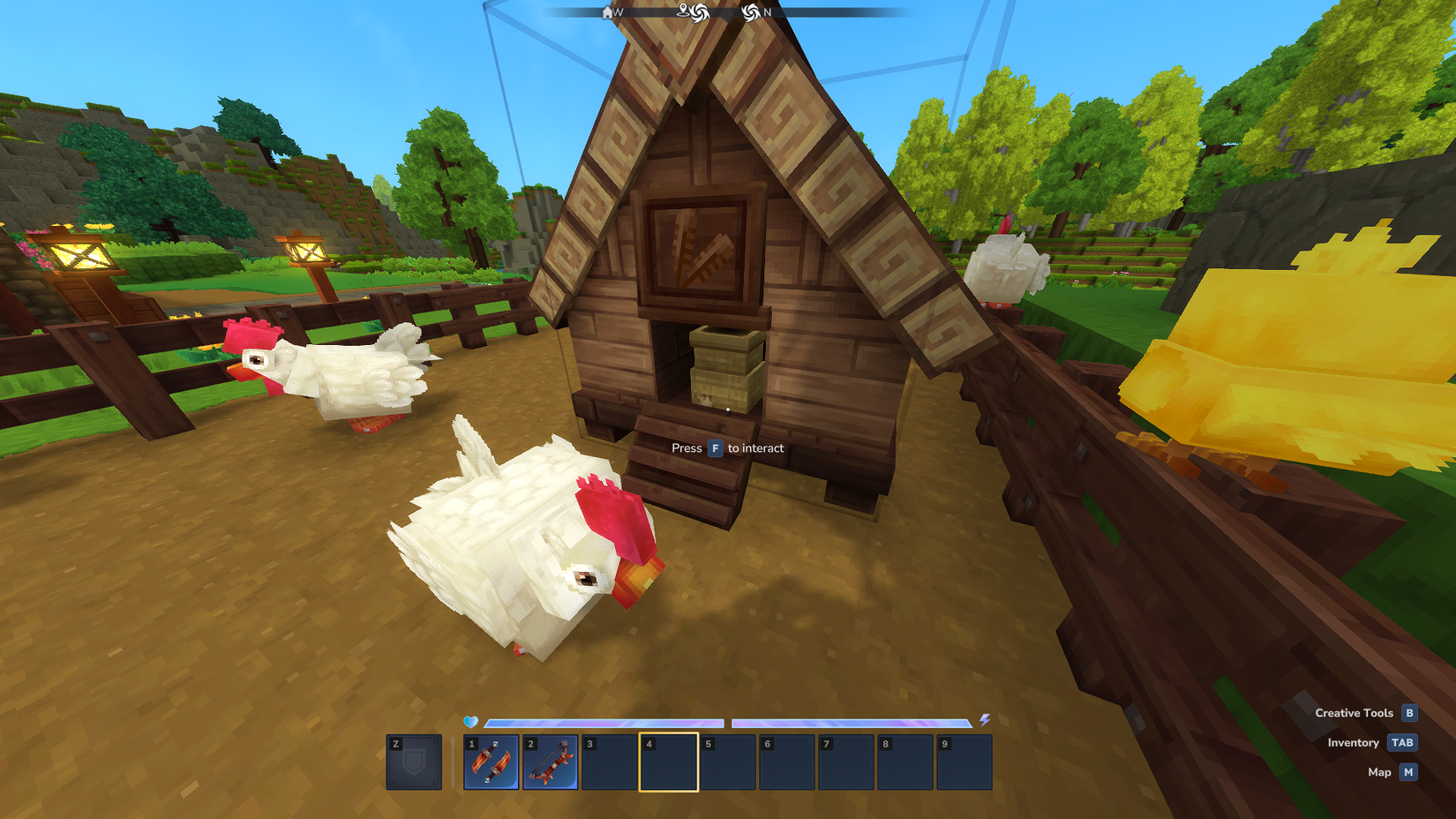Select hotbar slot 9
The width and height of the screenshot is (1456, 819).
coord(967,763)
